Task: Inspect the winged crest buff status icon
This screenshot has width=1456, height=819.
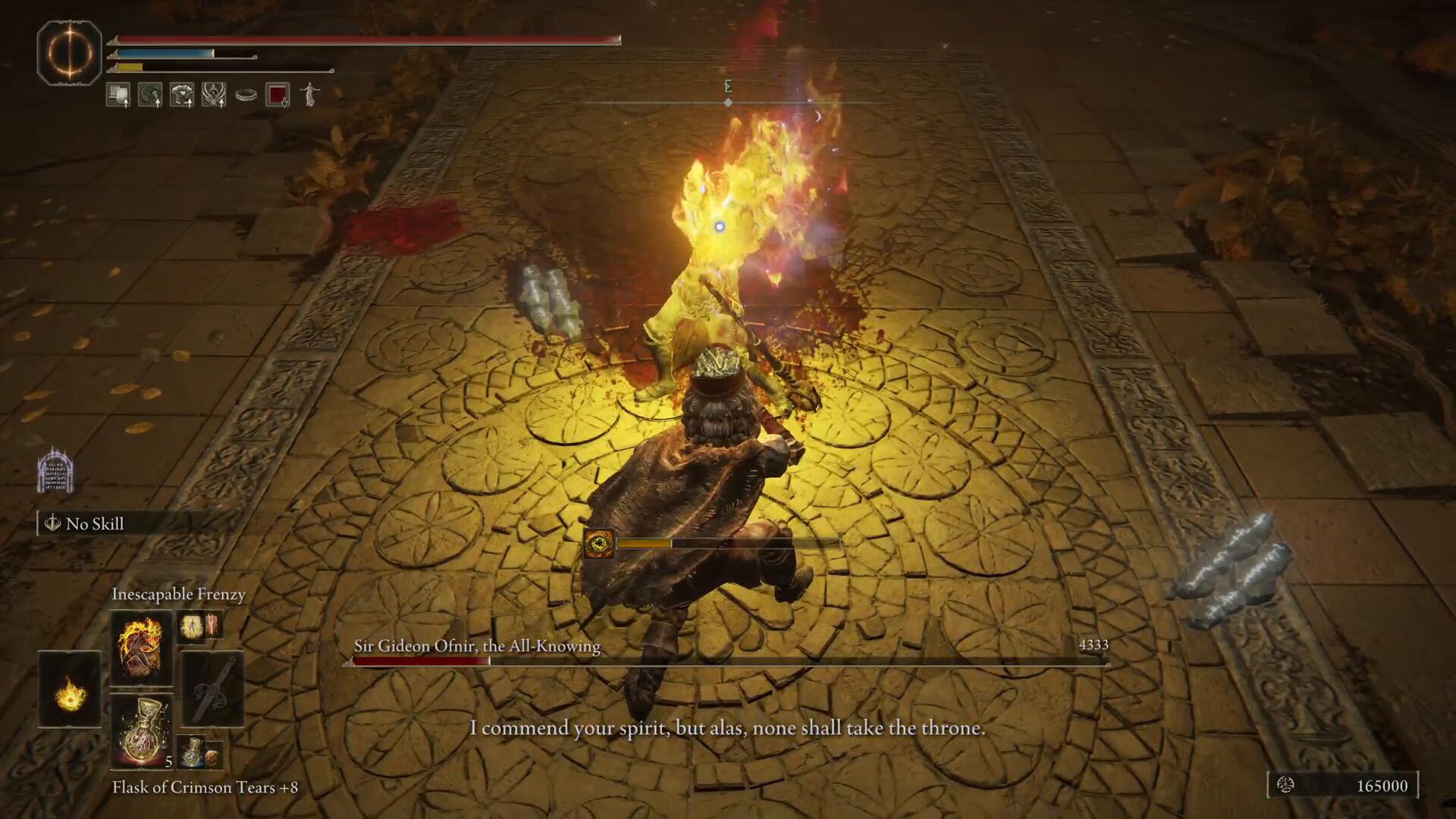Action: [x=214, y=95]
